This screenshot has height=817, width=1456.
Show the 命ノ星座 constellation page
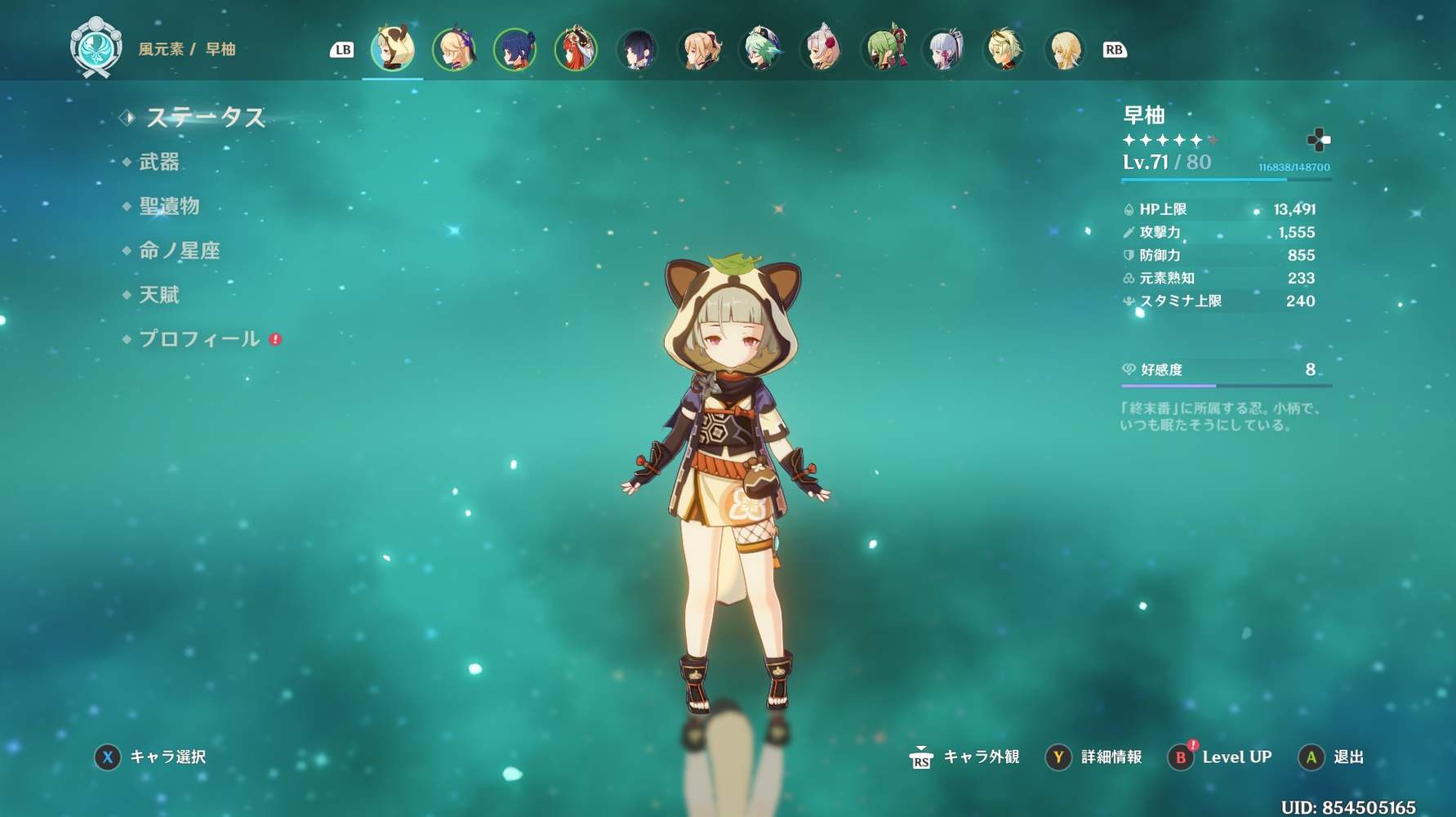click(x=180, y=250)
